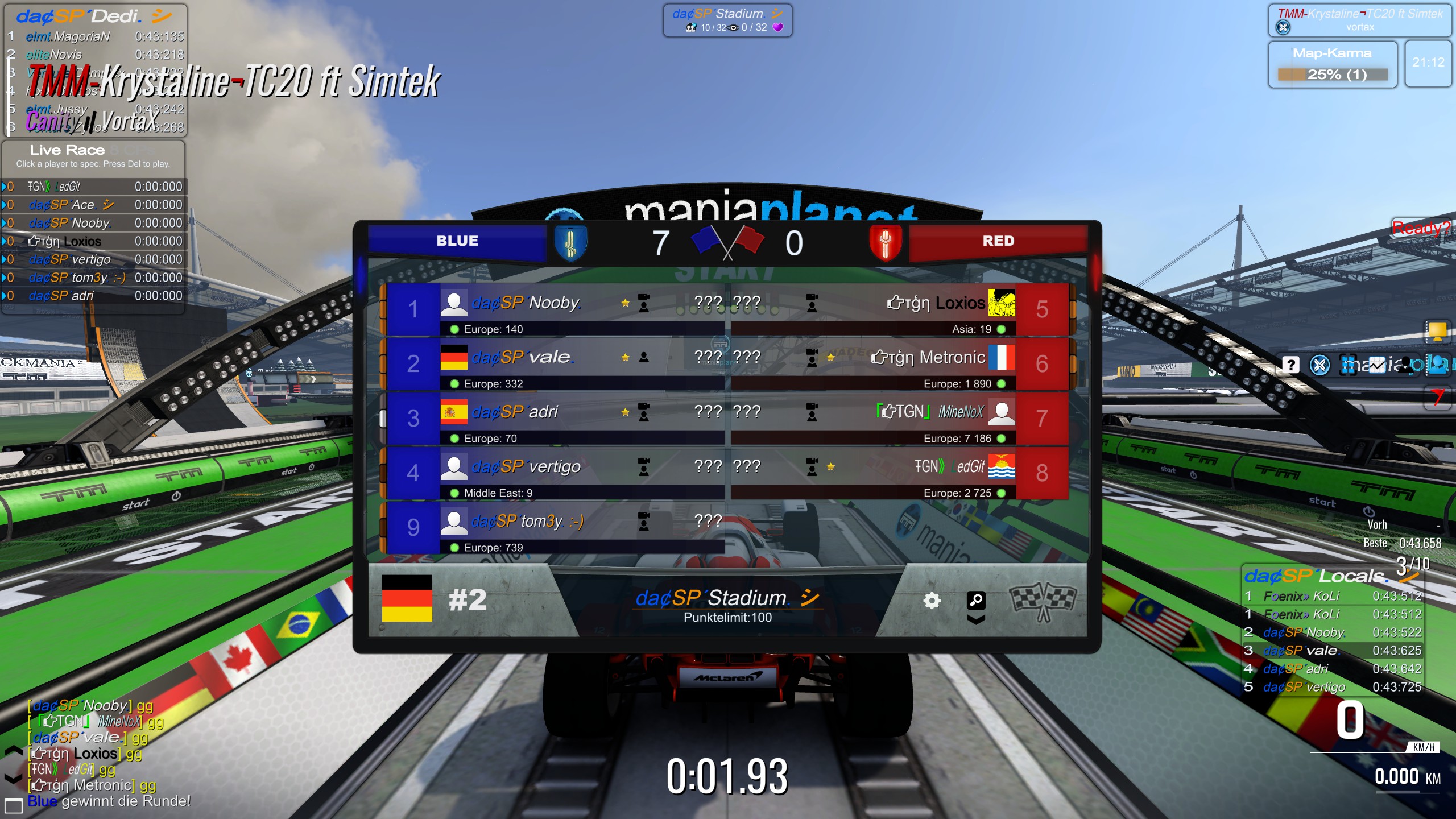Screen dimensions: 1456x819
Task: Expand the scoreboard down chevron
Action: [x=976, y=620]
